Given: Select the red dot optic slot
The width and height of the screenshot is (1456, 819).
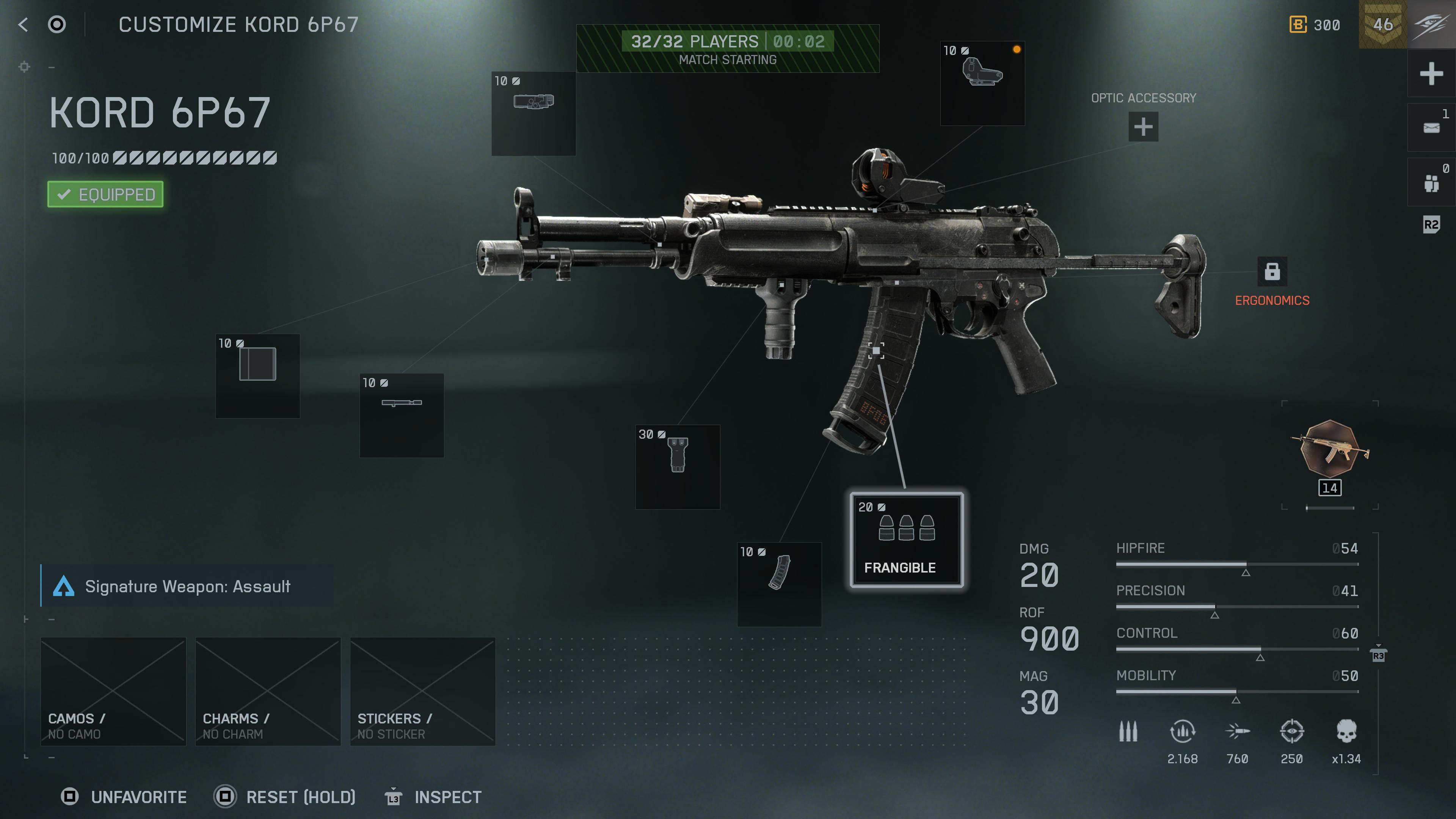Looking at the screenshot, I should tap(984, 84).
